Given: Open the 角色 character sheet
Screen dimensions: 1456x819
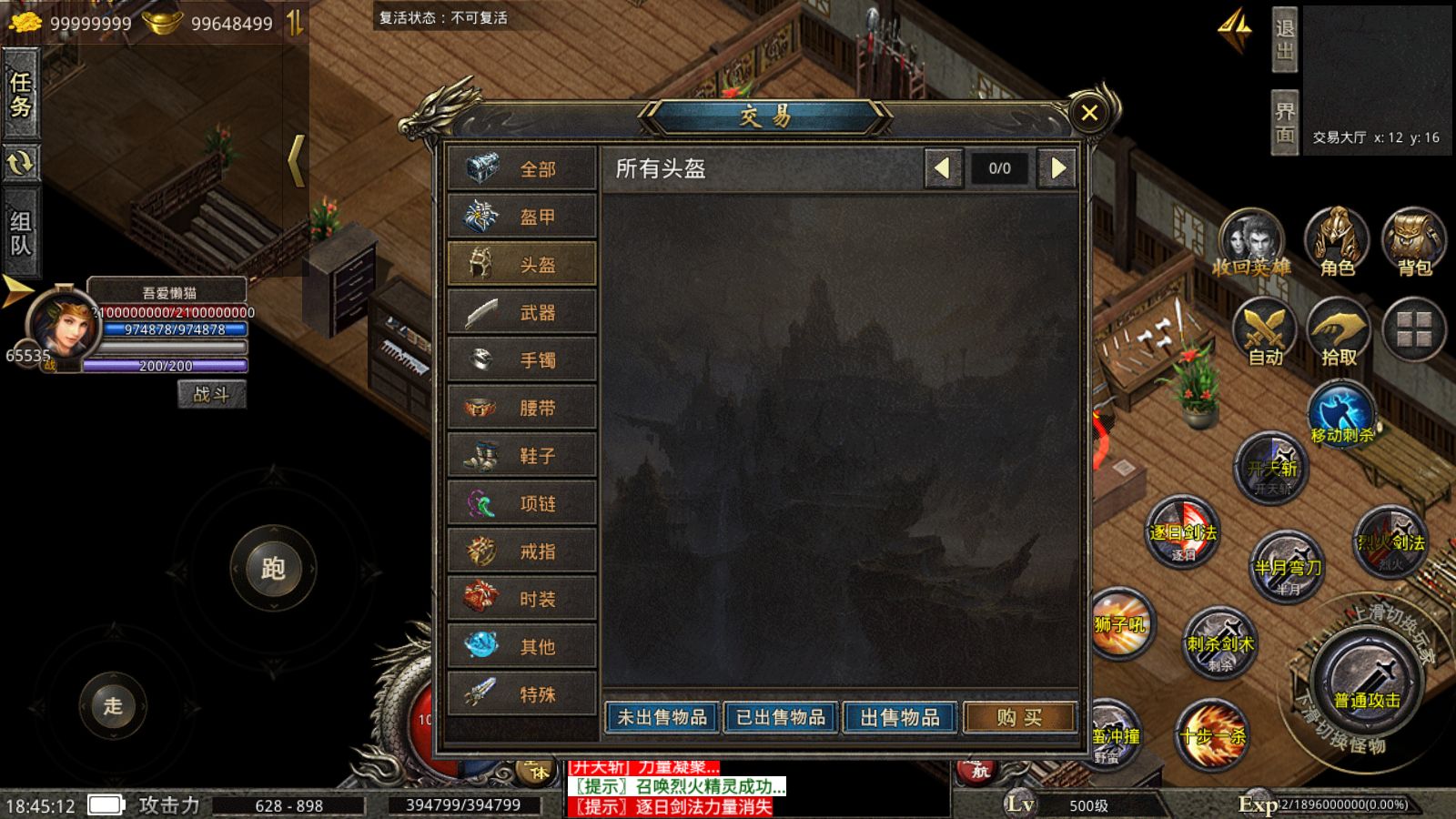Looking at the screenshot, I should pos(1337,243).
